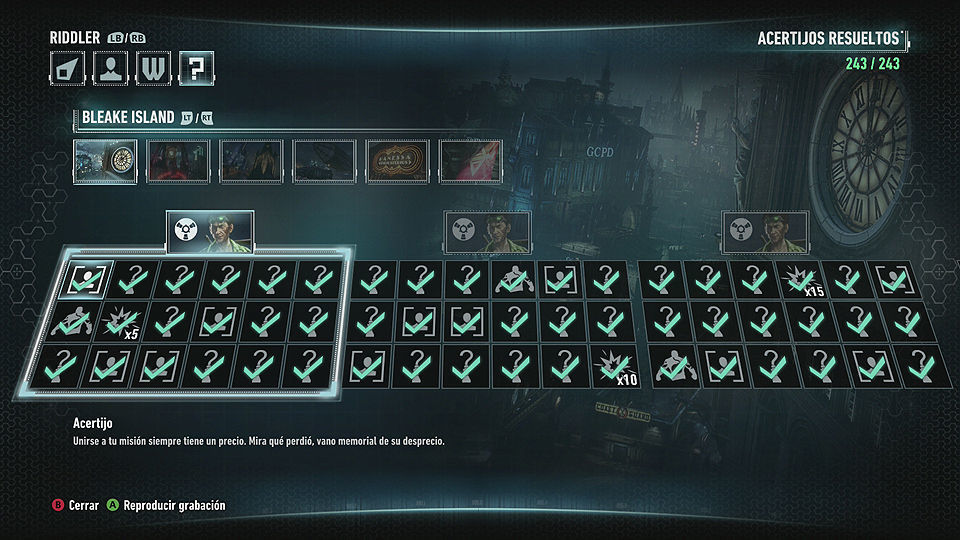Close the riddle menu with Cerrar
The width and height of the screenshot is (960, 540).
(76, 505)
